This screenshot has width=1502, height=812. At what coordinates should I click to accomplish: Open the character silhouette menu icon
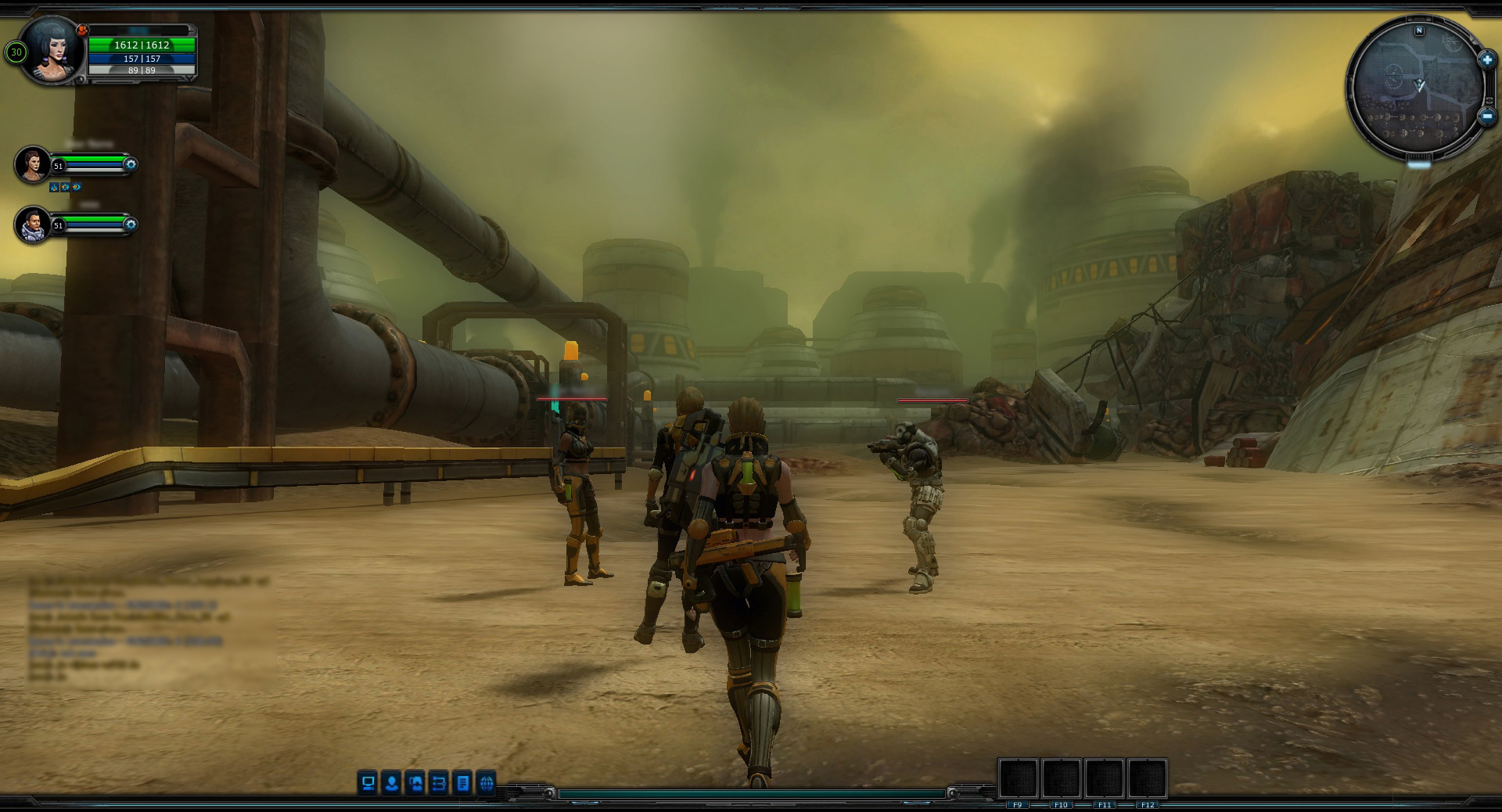391,782
